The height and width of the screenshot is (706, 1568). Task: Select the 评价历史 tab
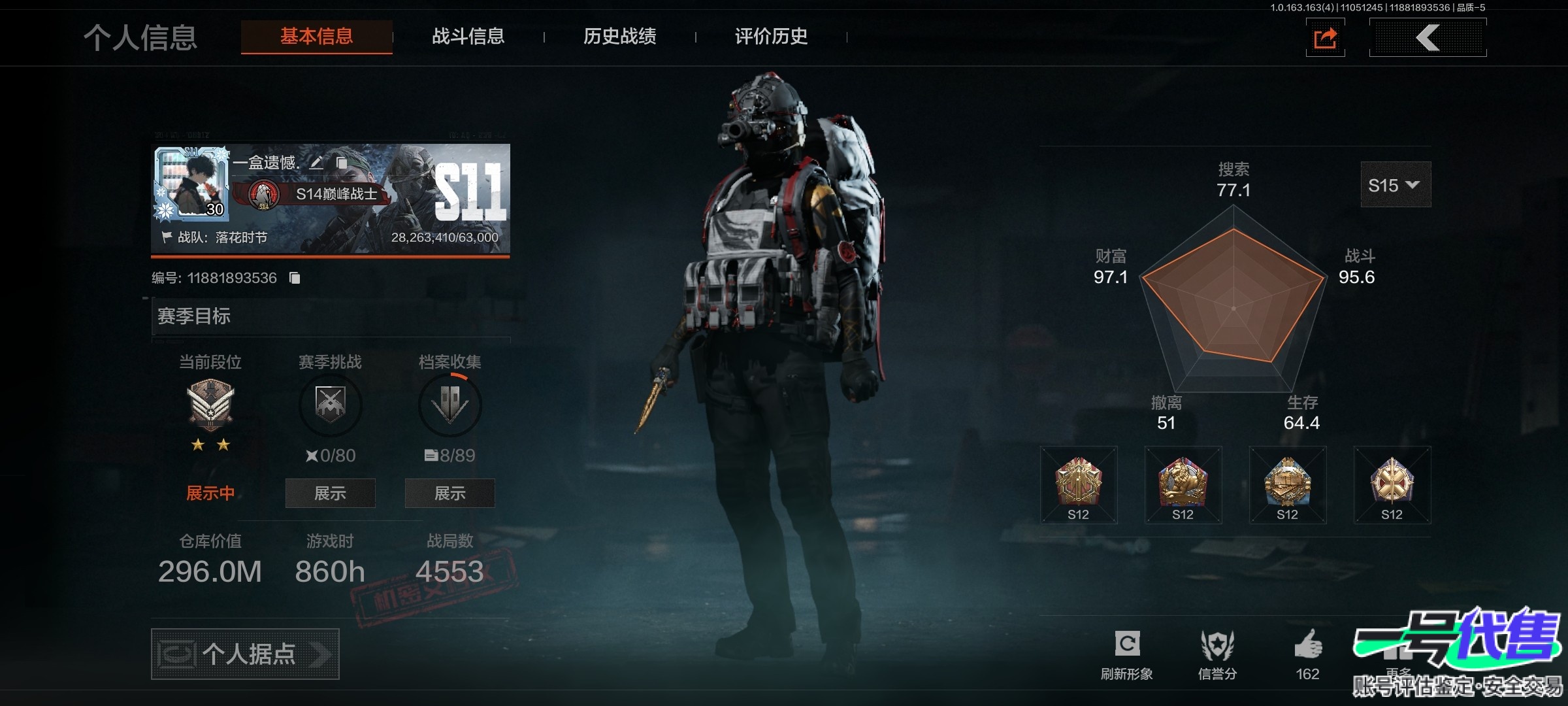(771, 37)
